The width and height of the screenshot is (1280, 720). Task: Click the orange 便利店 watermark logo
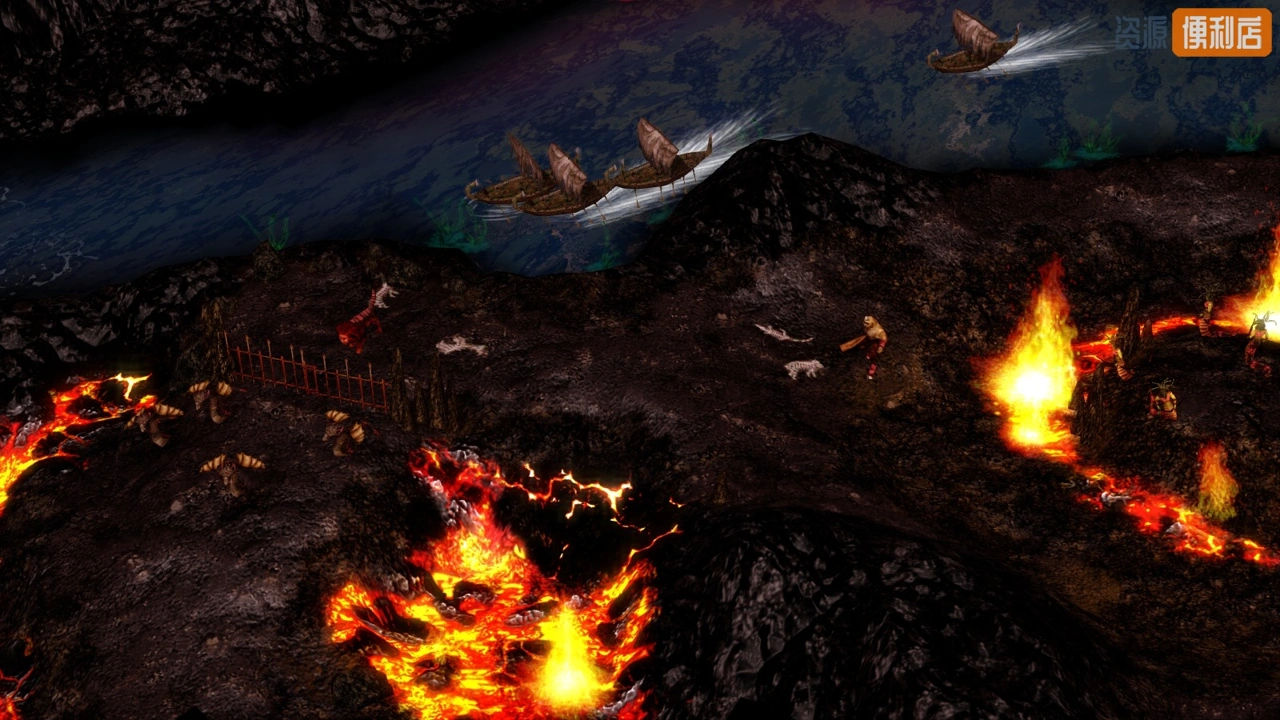[x=1221, y=32]
